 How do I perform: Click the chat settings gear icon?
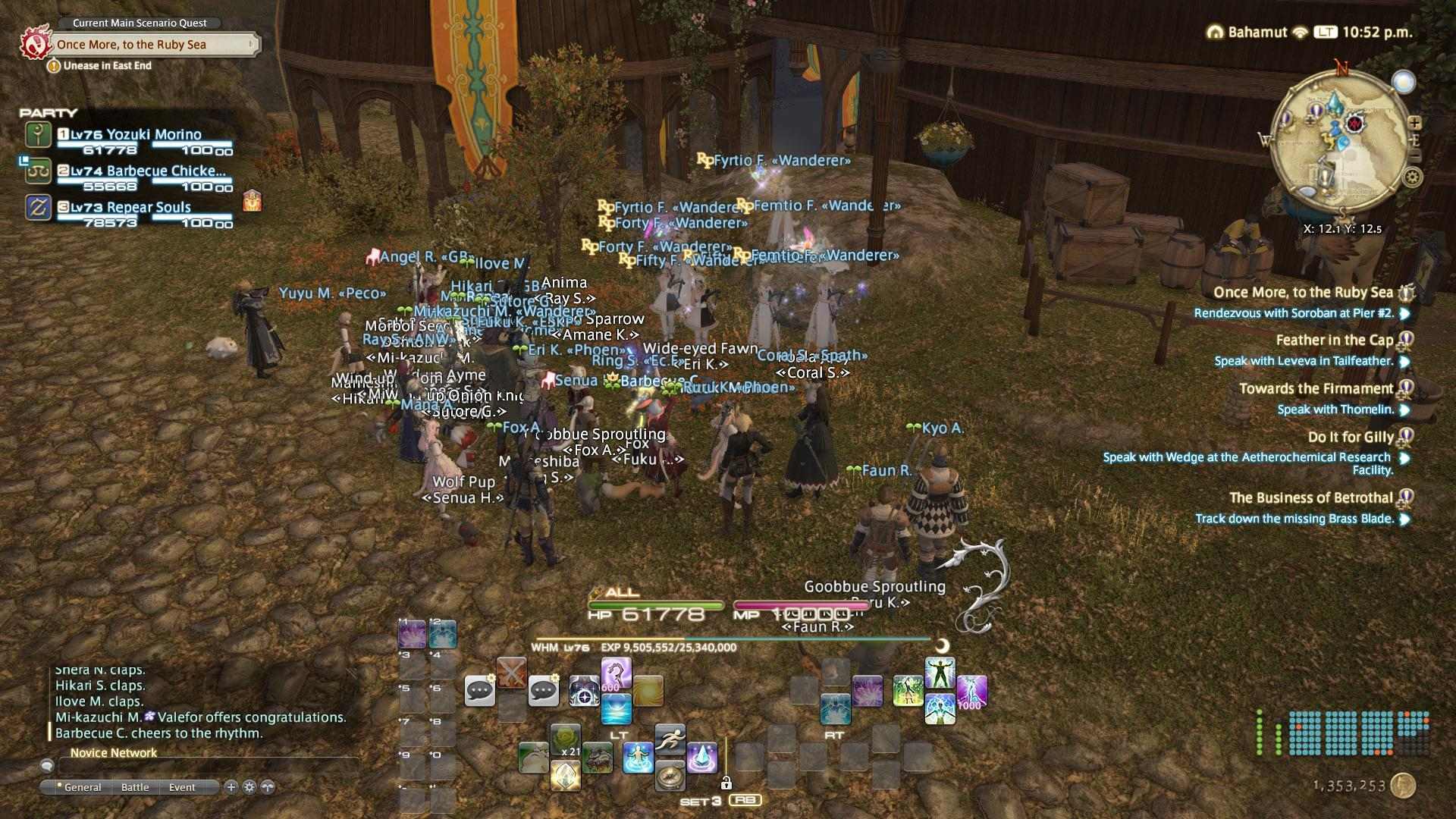pos(249,787)
